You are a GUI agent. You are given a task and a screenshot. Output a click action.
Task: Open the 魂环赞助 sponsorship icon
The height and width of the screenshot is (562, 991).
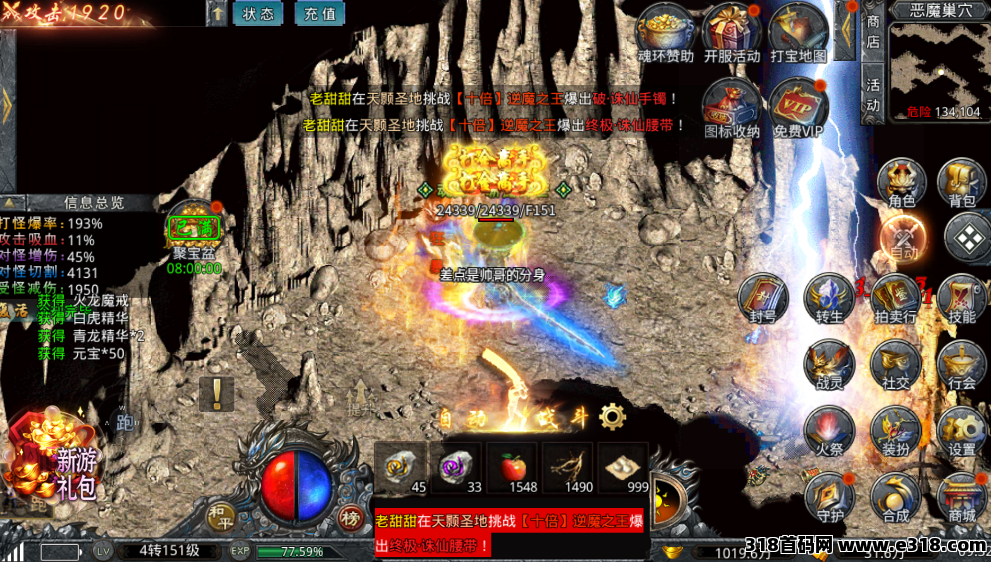point(665,32)
